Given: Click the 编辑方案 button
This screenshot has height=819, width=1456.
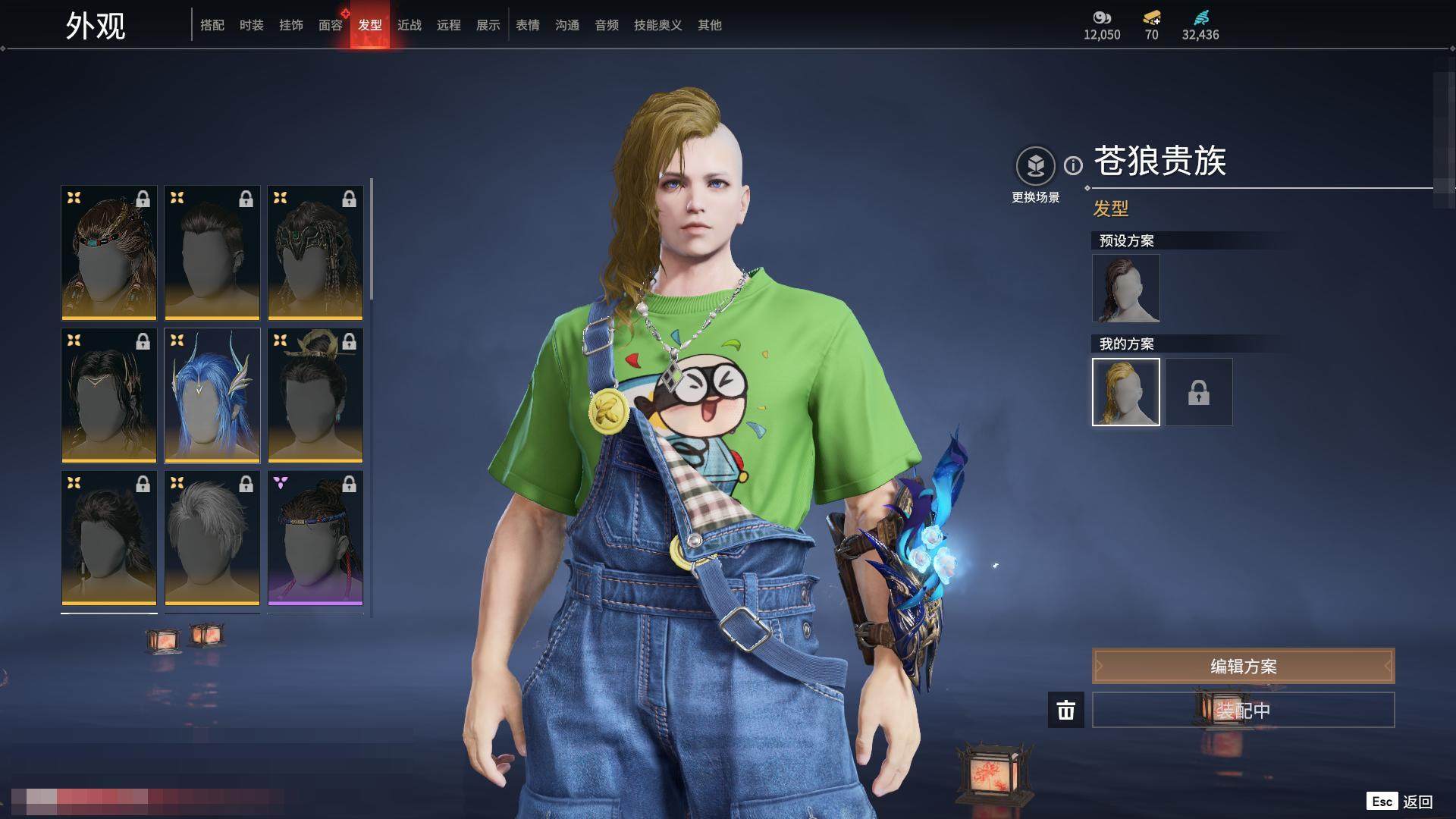Looking at the screenshot, I should 1243,667.
